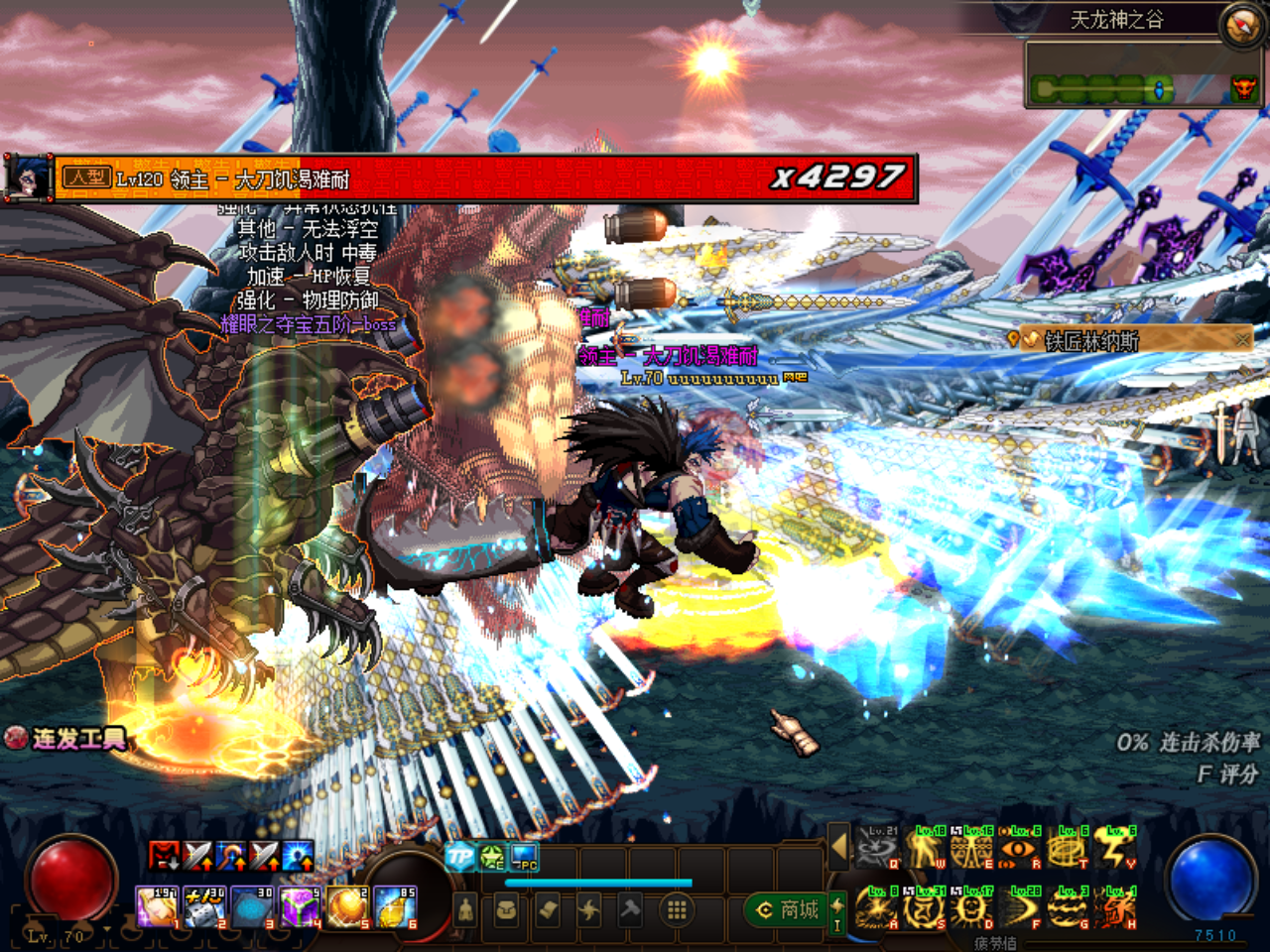This screenshot has width=1270, height=952.
Task: Toggle the TP skill icon
Action: pos(459,856)
